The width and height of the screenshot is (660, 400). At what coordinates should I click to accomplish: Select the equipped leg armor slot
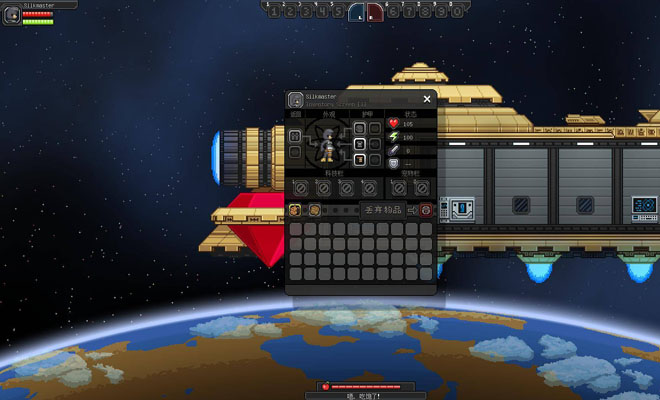click(360, 160)
